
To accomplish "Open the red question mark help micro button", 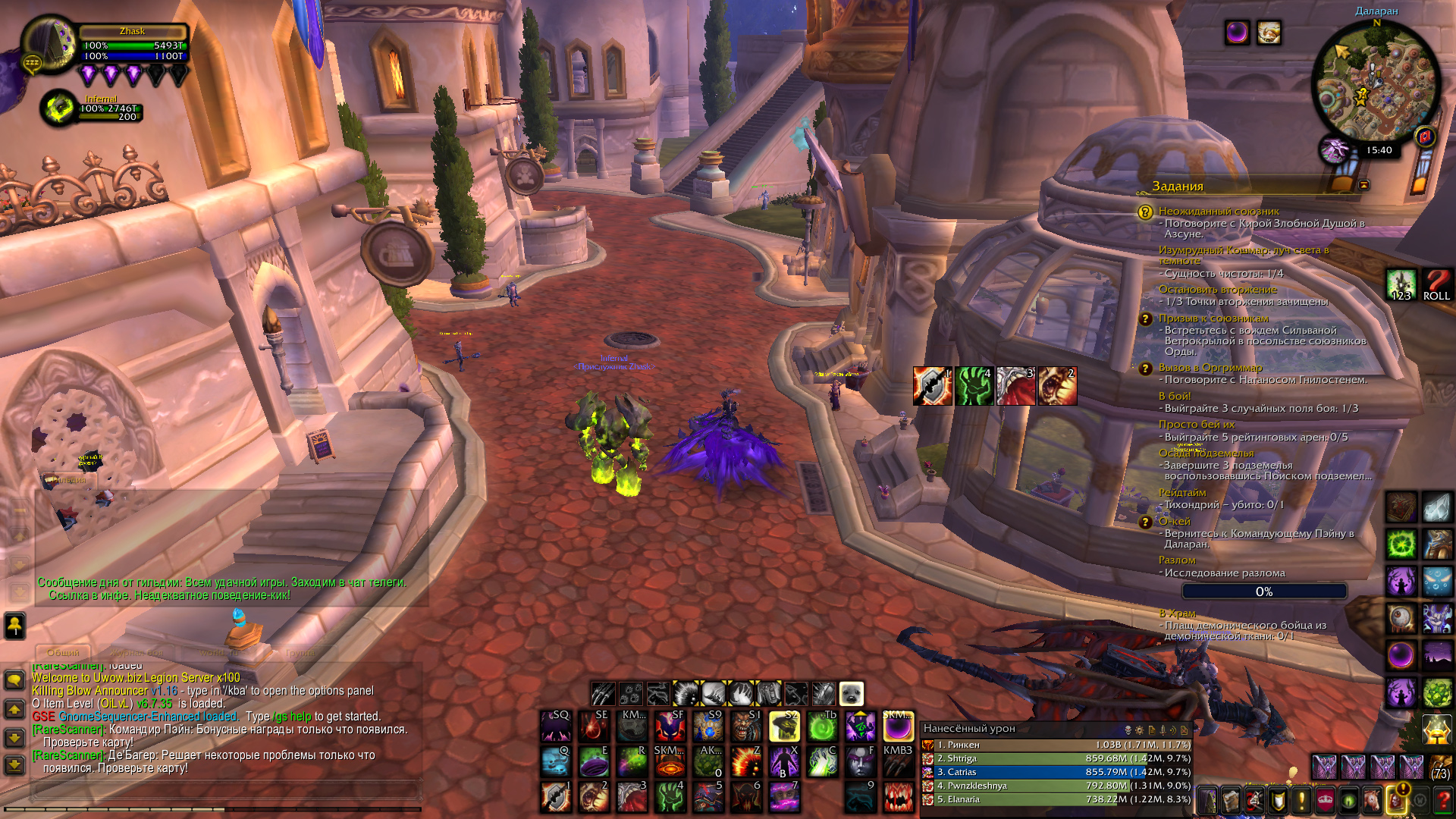I will 1443,801.
